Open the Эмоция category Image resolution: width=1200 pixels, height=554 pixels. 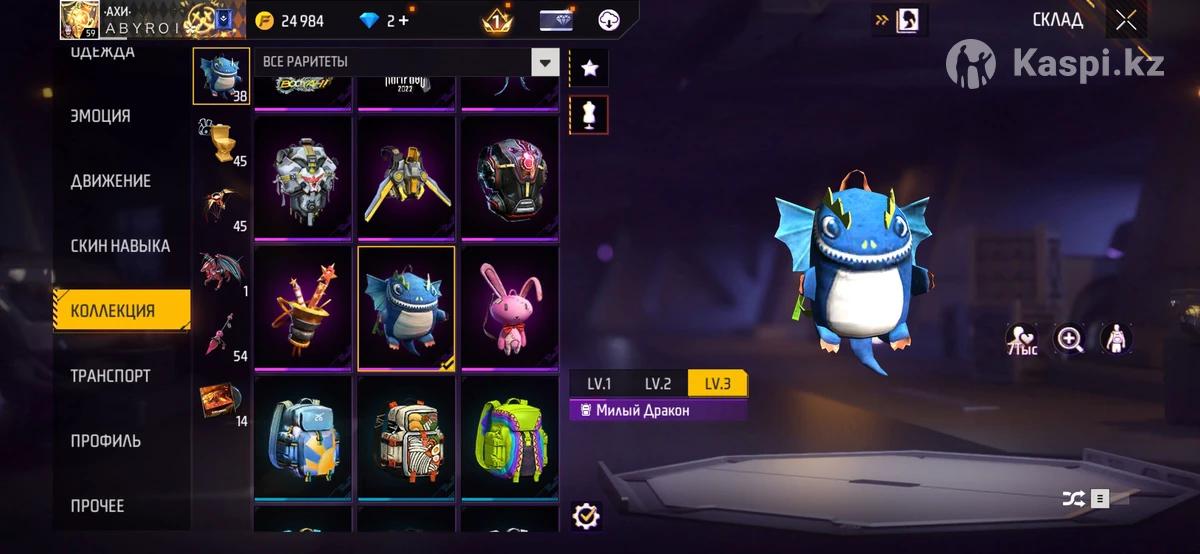[x=101, y=116]
